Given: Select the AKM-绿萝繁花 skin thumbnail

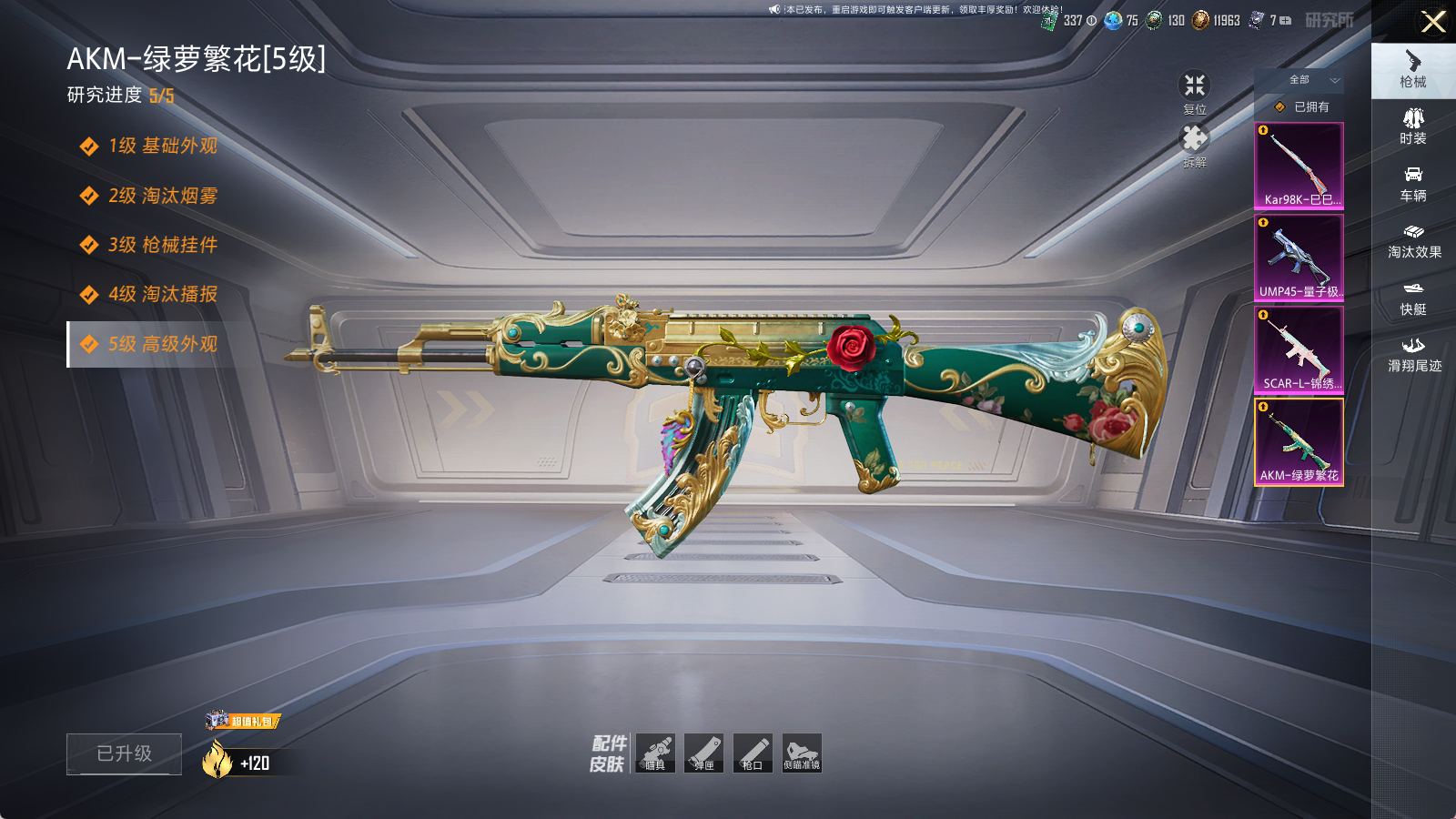Looking at the screenshot, I should (x=1299, y=442).
